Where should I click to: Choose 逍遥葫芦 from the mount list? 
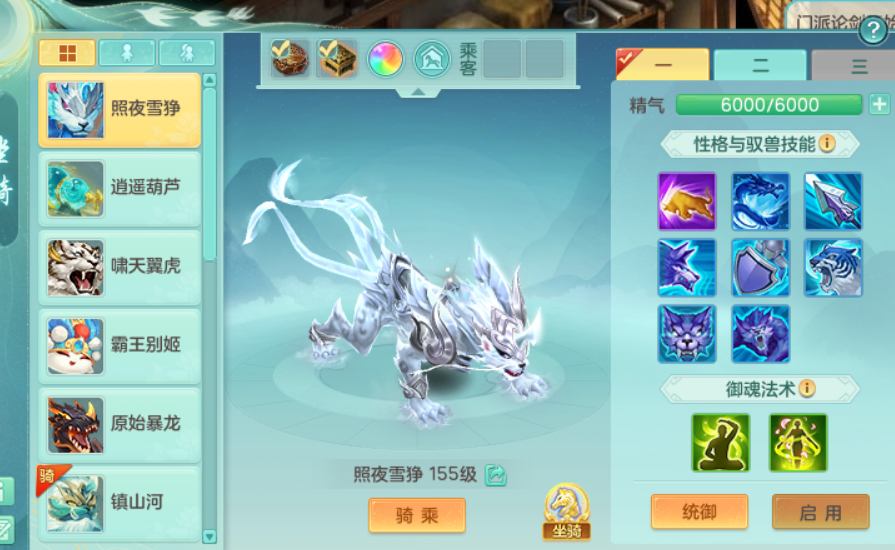(120, 188)
